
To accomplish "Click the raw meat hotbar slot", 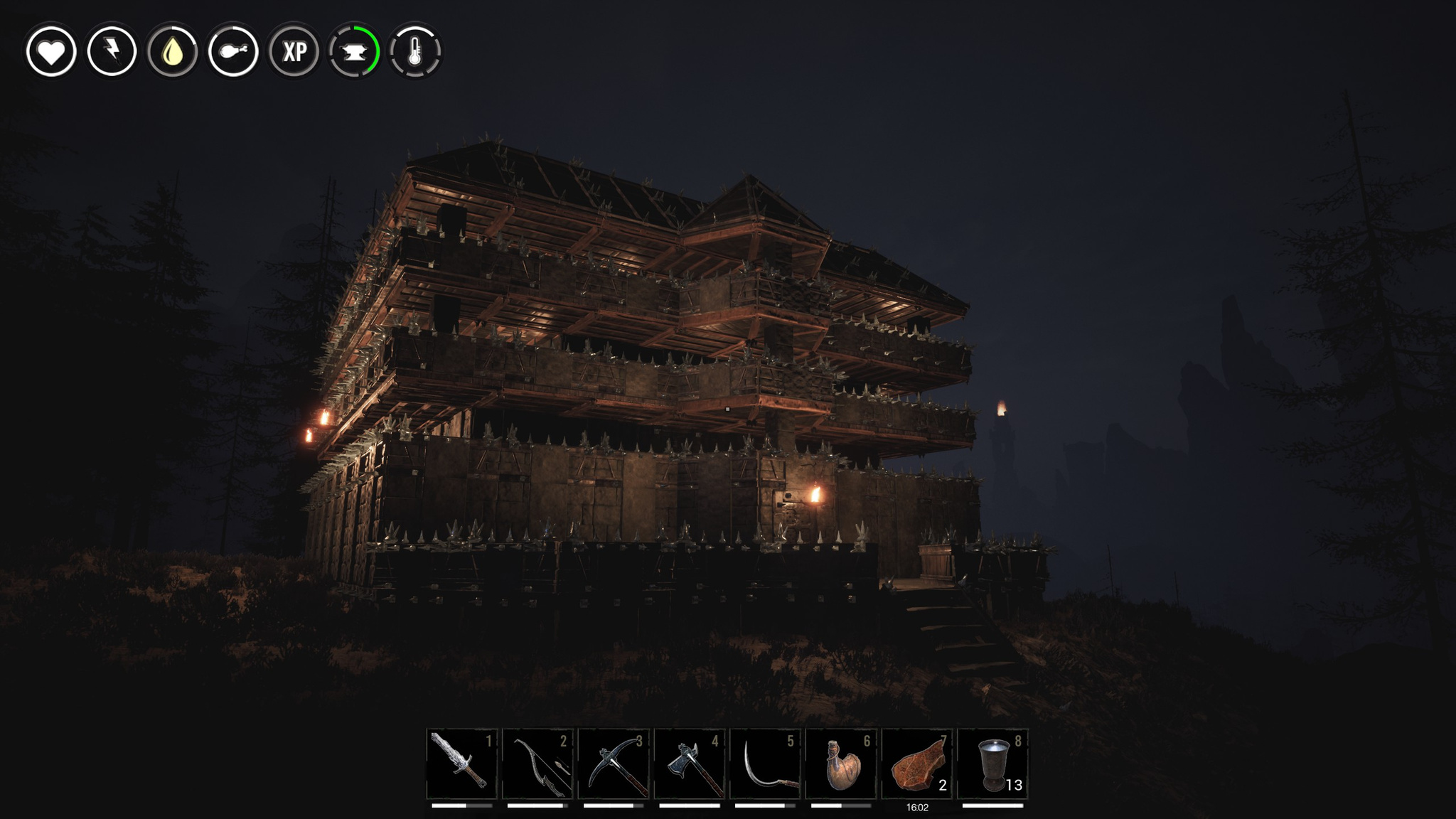I will (x=917, y=764).
